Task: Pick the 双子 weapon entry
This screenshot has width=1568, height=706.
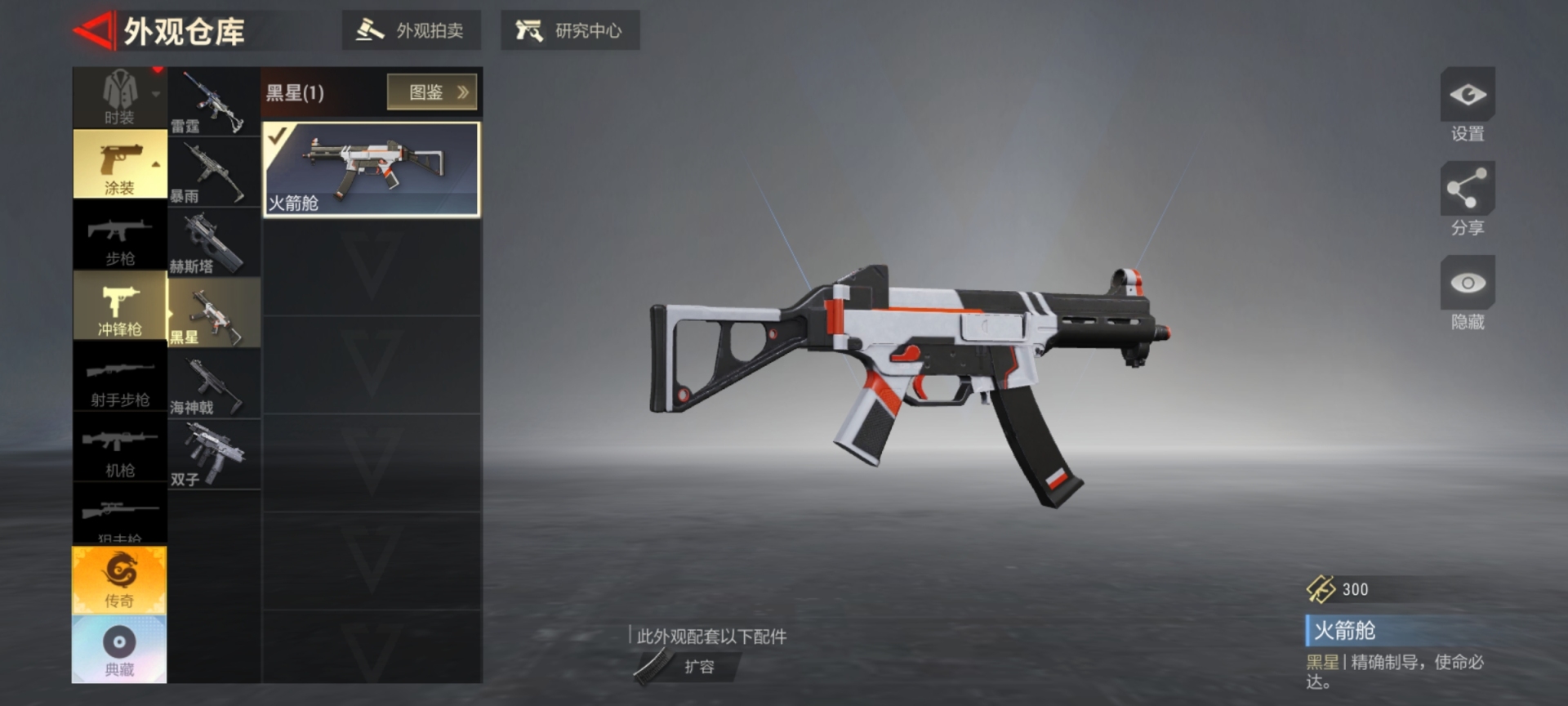Action: click(x=214, y=454)
